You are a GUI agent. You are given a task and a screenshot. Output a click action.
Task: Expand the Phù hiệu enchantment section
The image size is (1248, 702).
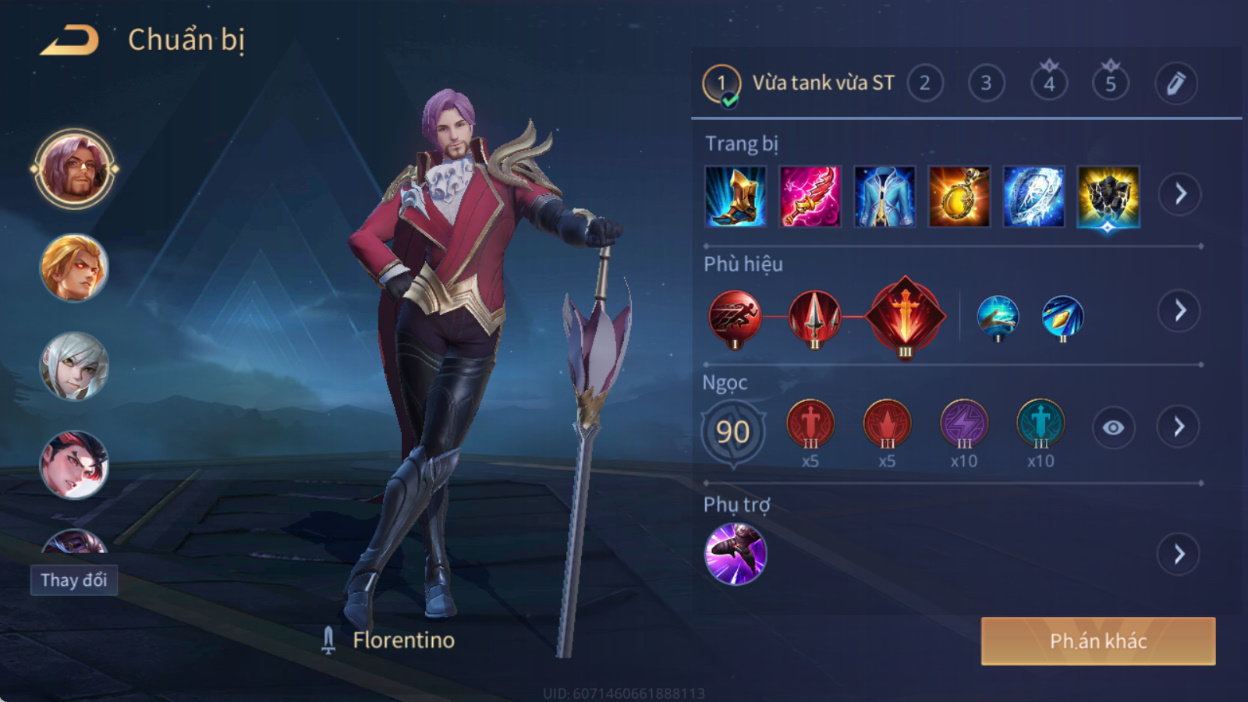tap(1180, 311)
